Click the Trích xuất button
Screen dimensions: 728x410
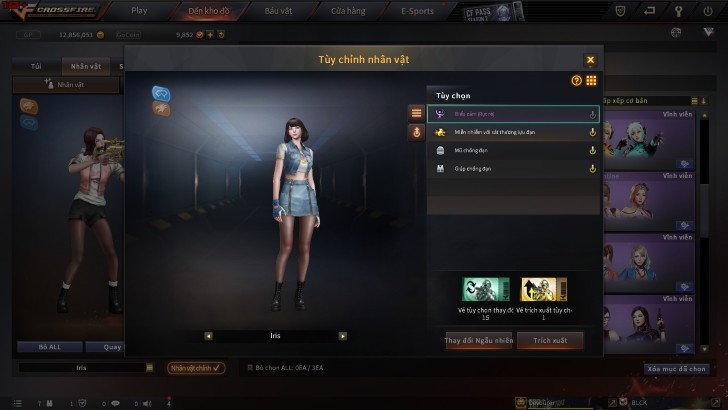(x=549, y=340)
